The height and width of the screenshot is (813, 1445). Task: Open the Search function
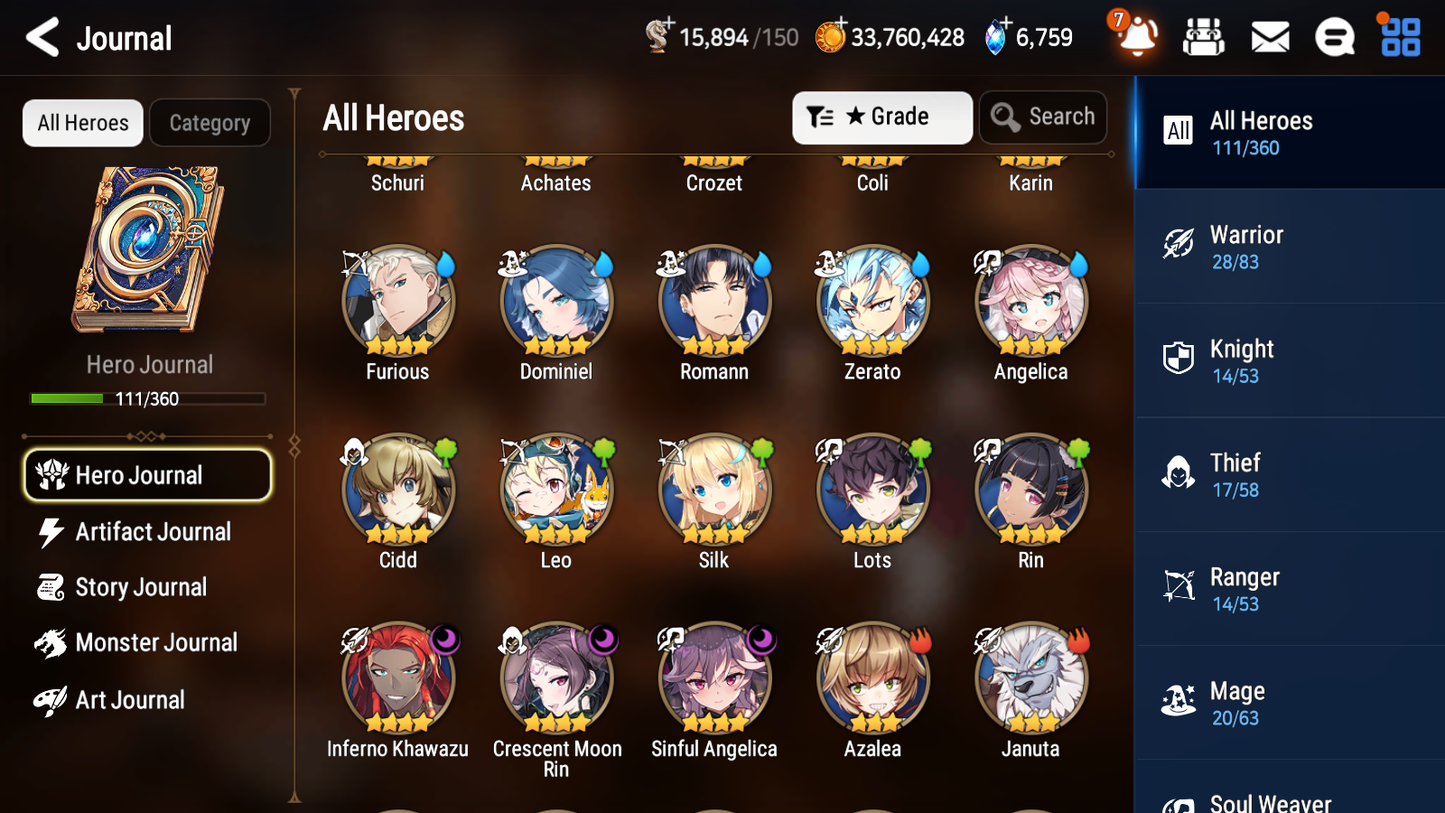click(1043, 117)
